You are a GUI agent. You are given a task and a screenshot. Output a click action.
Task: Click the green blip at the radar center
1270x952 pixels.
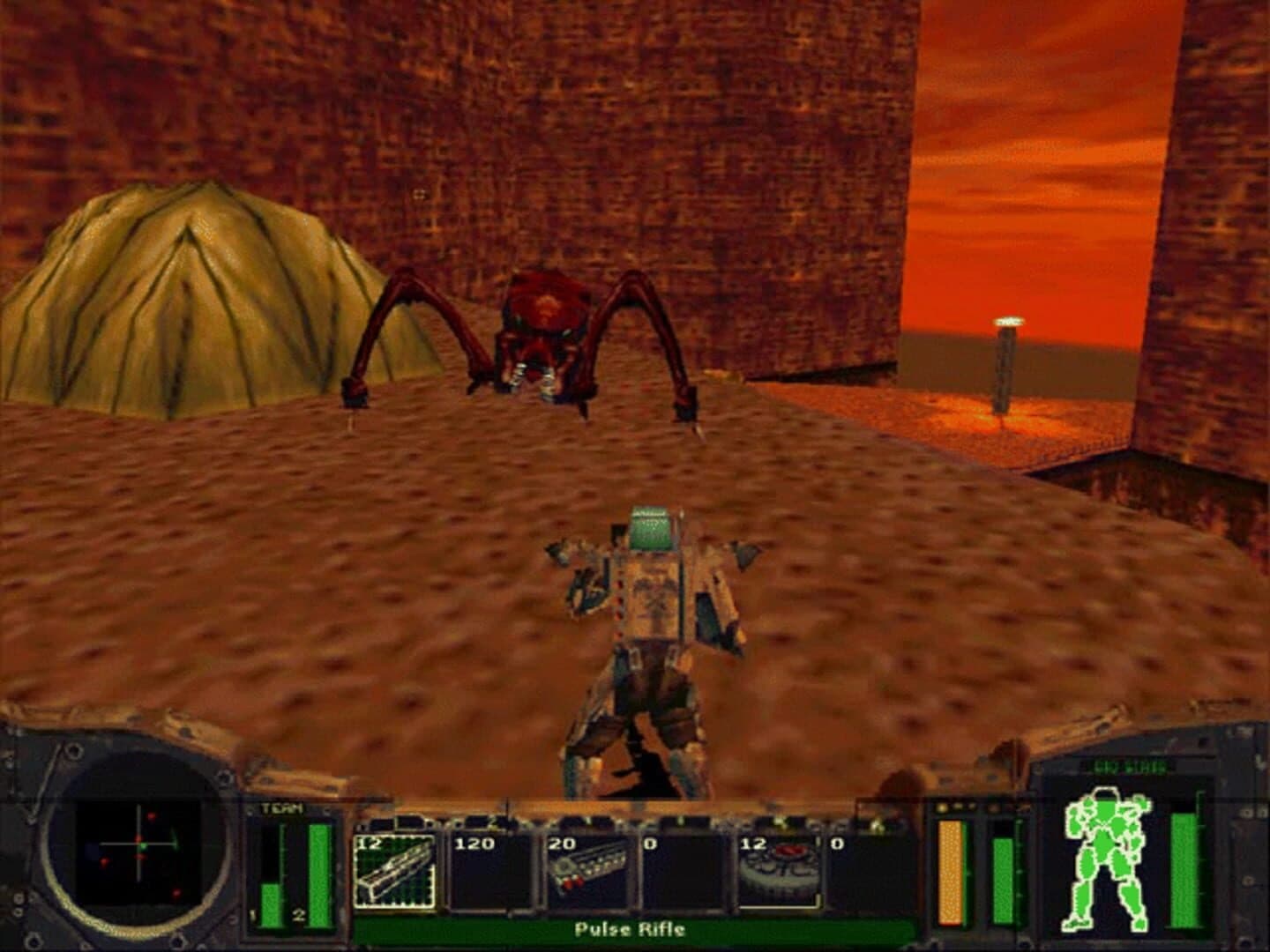[x=144, y=846]
